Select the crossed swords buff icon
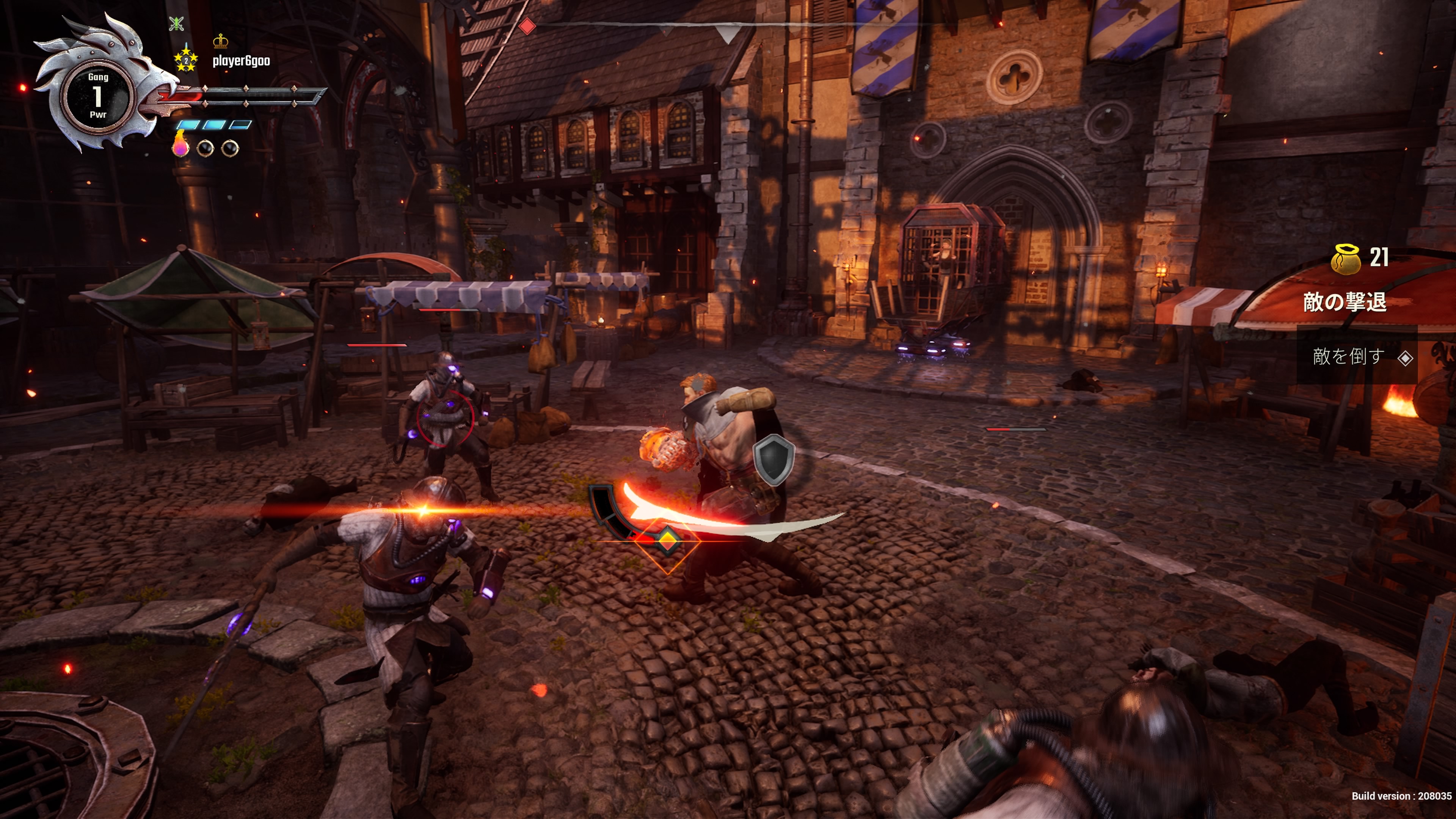 176,23
